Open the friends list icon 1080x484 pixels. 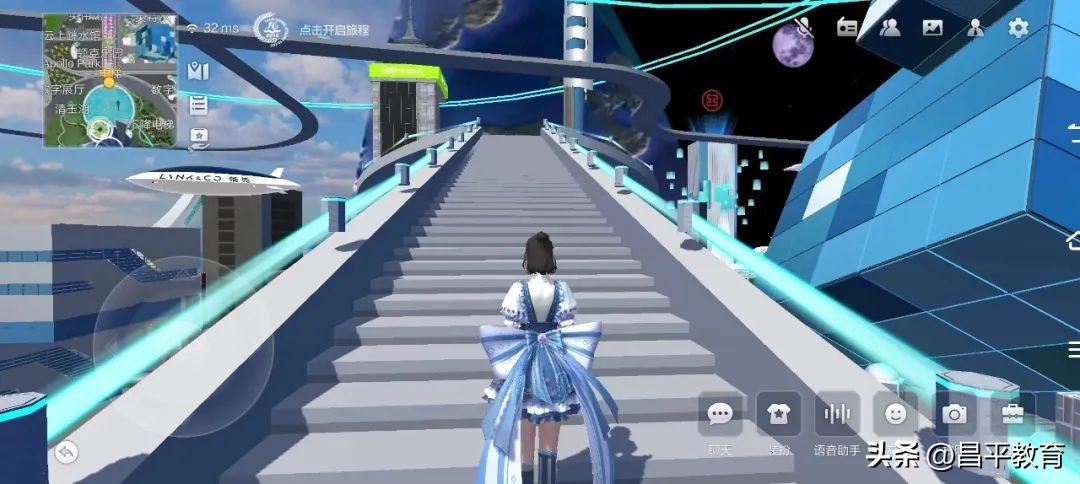point(889,28)
